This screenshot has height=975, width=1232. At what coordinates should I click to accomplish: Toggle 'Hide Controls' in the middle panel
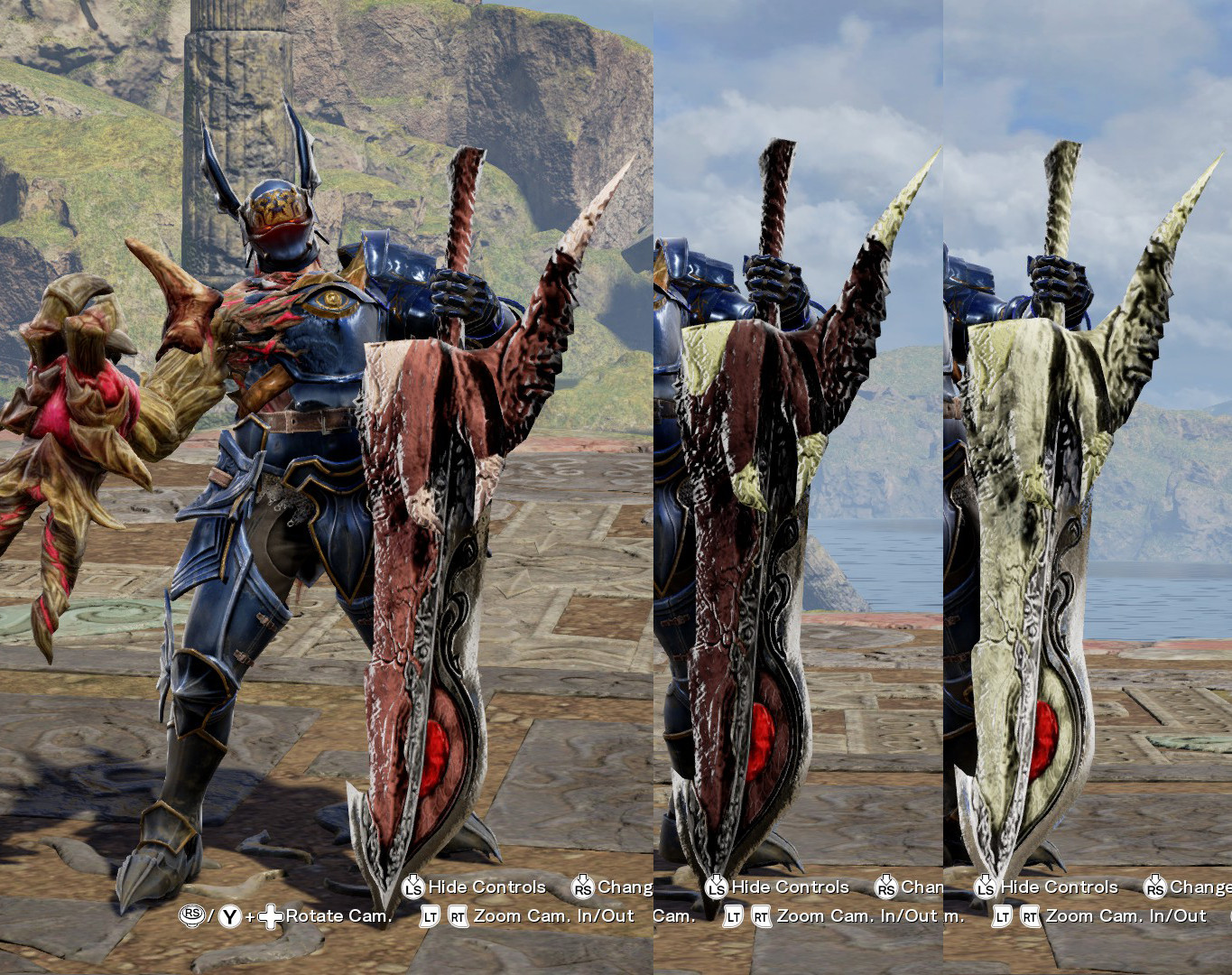click(x=792, y=887)
